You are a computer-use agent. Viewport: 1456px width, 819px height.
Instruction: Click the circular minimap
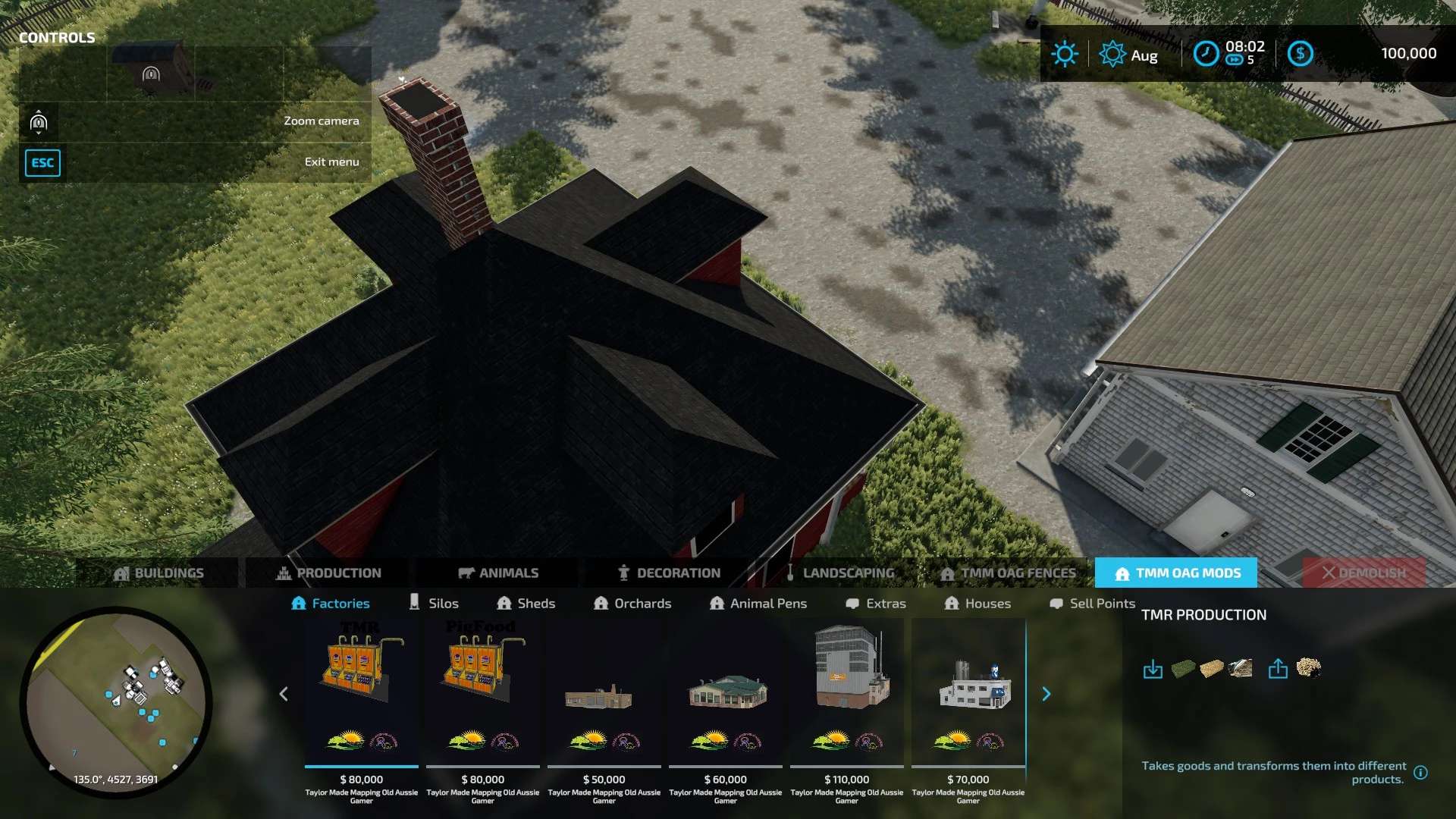tap(116, 702)
